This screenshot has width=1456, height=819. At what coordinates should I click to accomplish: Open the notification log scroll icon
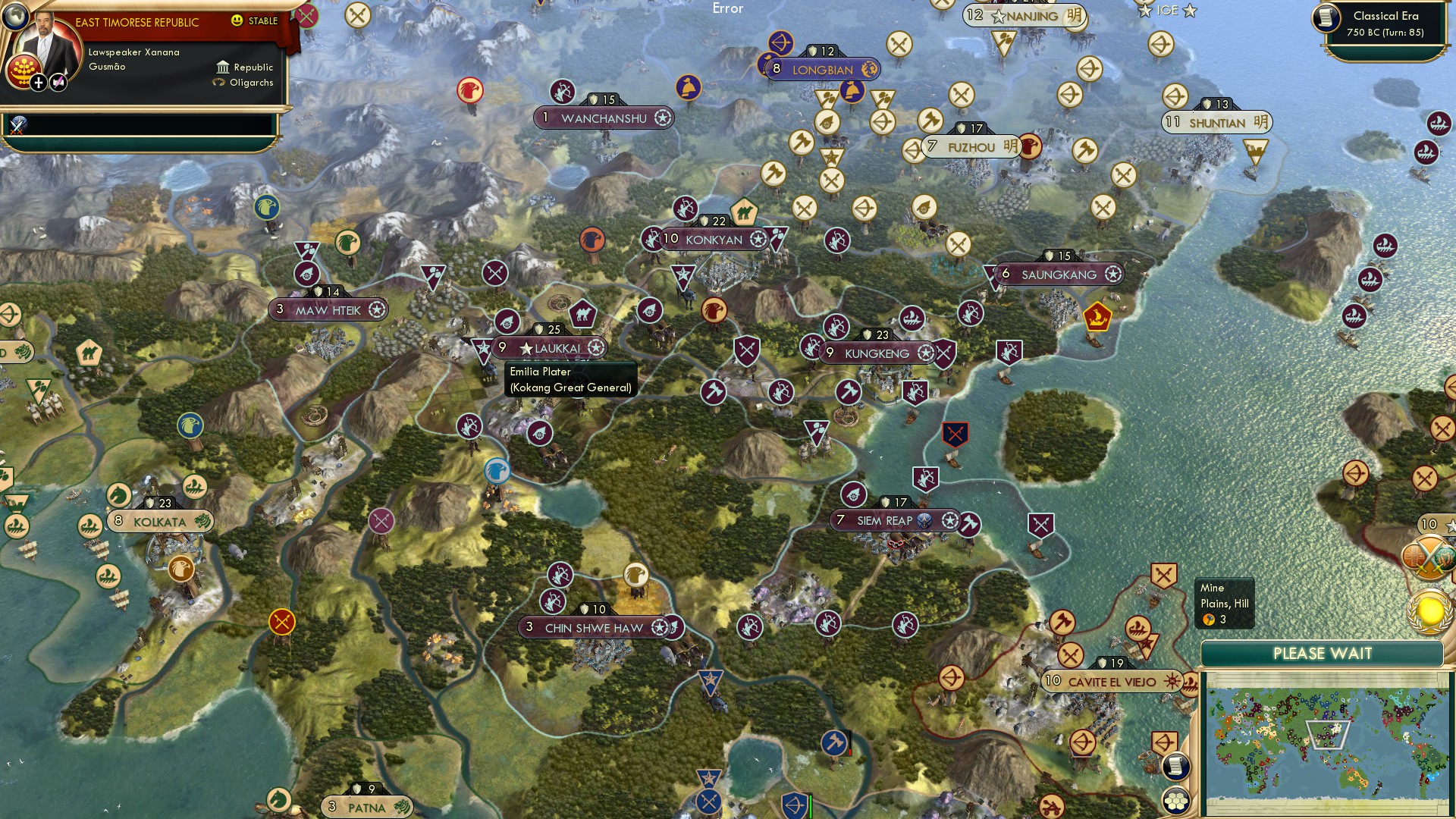point(1175,766)
